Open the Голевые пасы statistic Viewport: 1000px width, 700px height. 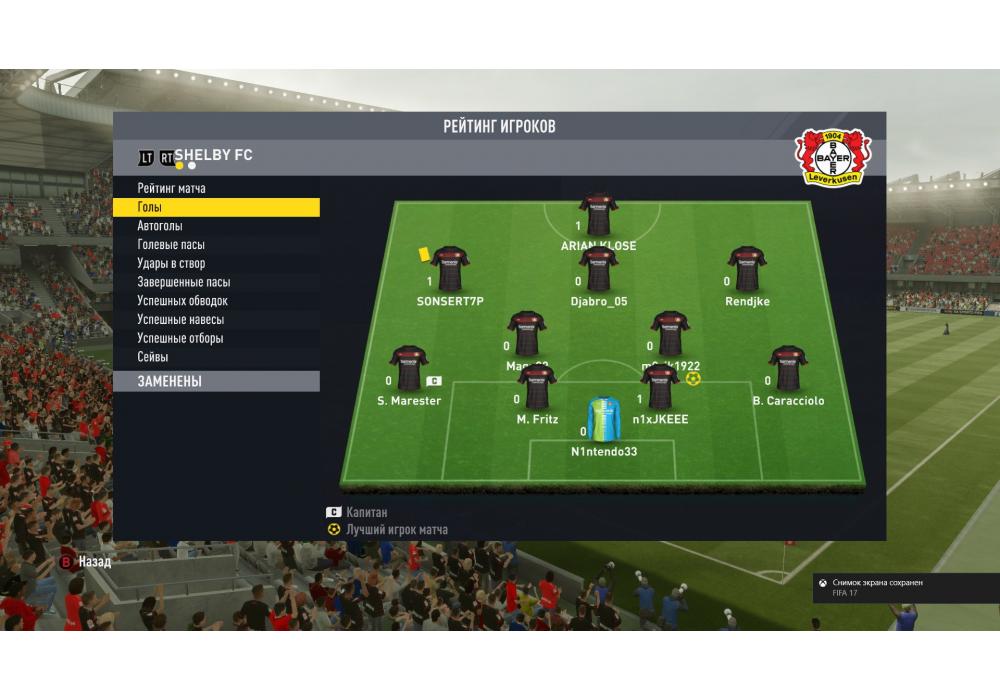coord(171,245)
